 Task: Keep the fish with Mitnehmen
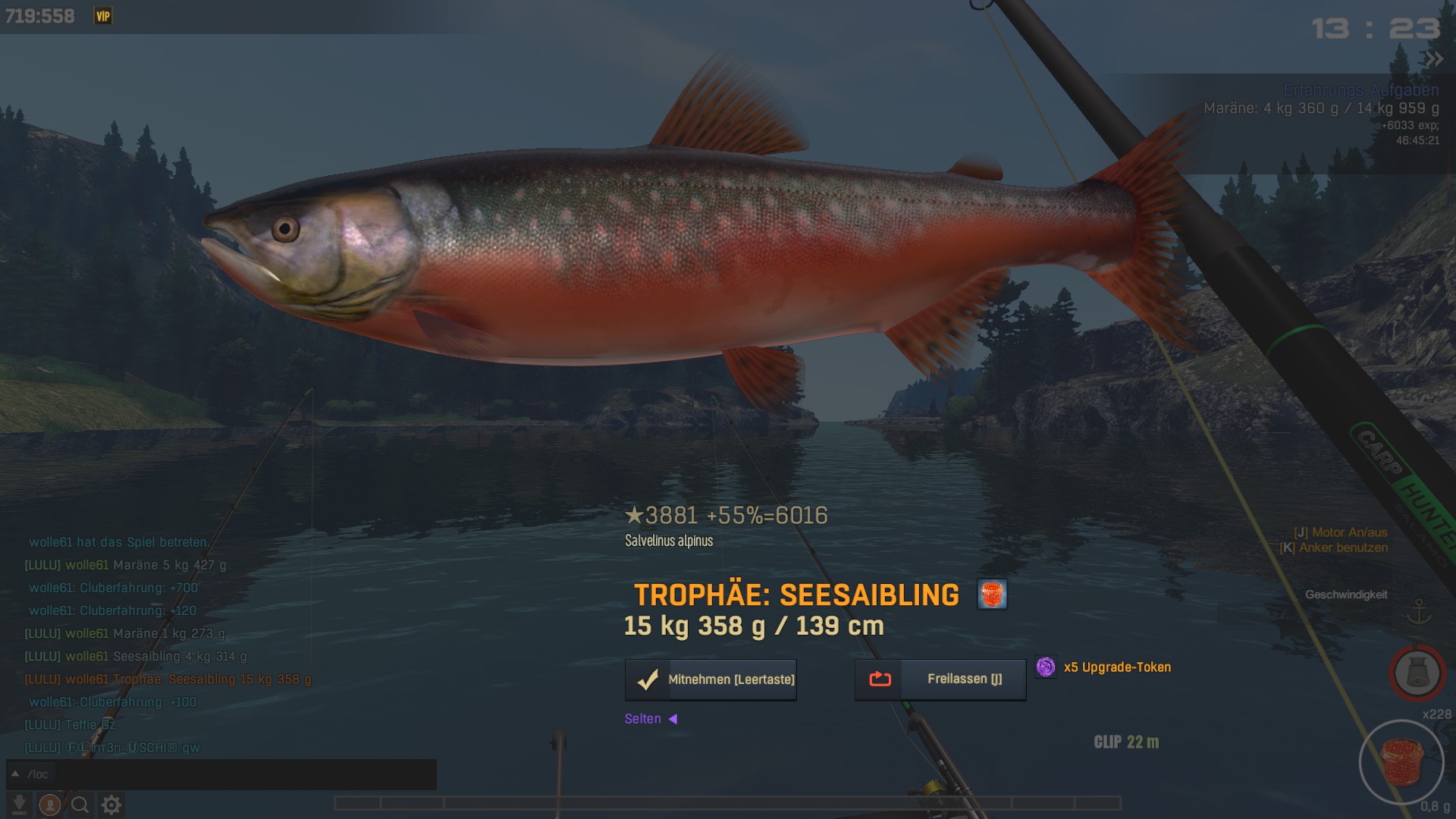pos(711,679)
